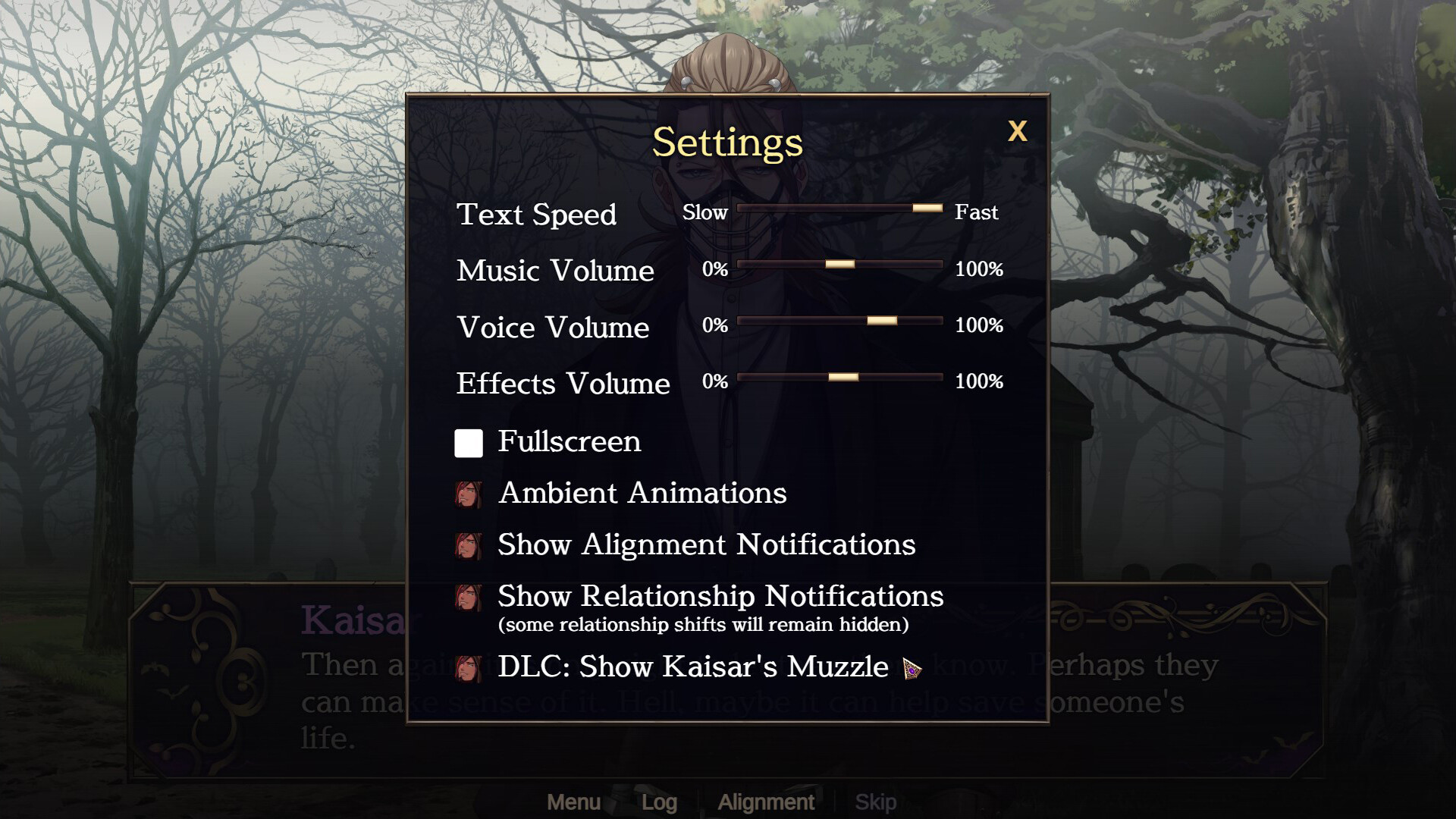The height and width of the screenshot is (819, 1456).
Task: Click the face icon next to Show Relationship Notifications
Action: click(468, 597)
